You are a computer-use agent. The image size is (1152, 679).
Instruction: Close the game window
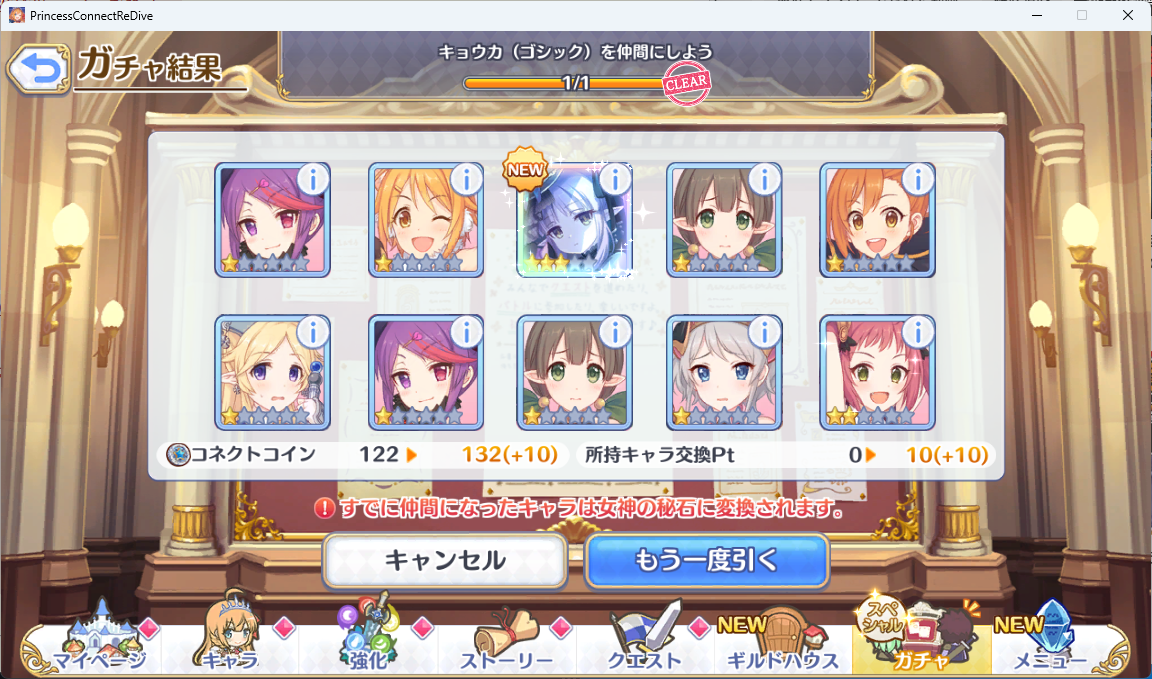pos(1128,15)
